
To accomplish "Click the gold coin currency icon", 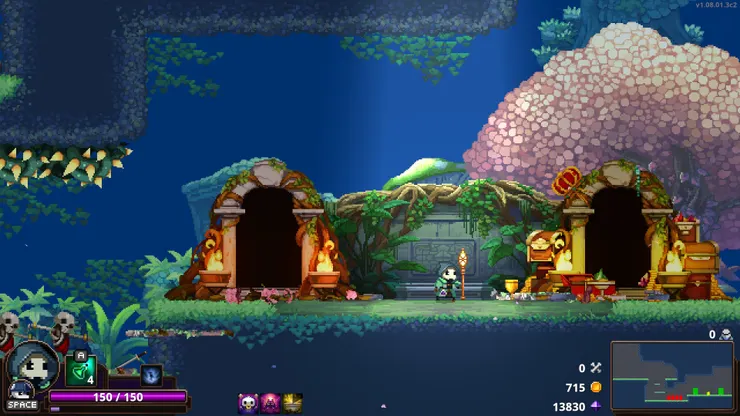I will click(596, 387).
